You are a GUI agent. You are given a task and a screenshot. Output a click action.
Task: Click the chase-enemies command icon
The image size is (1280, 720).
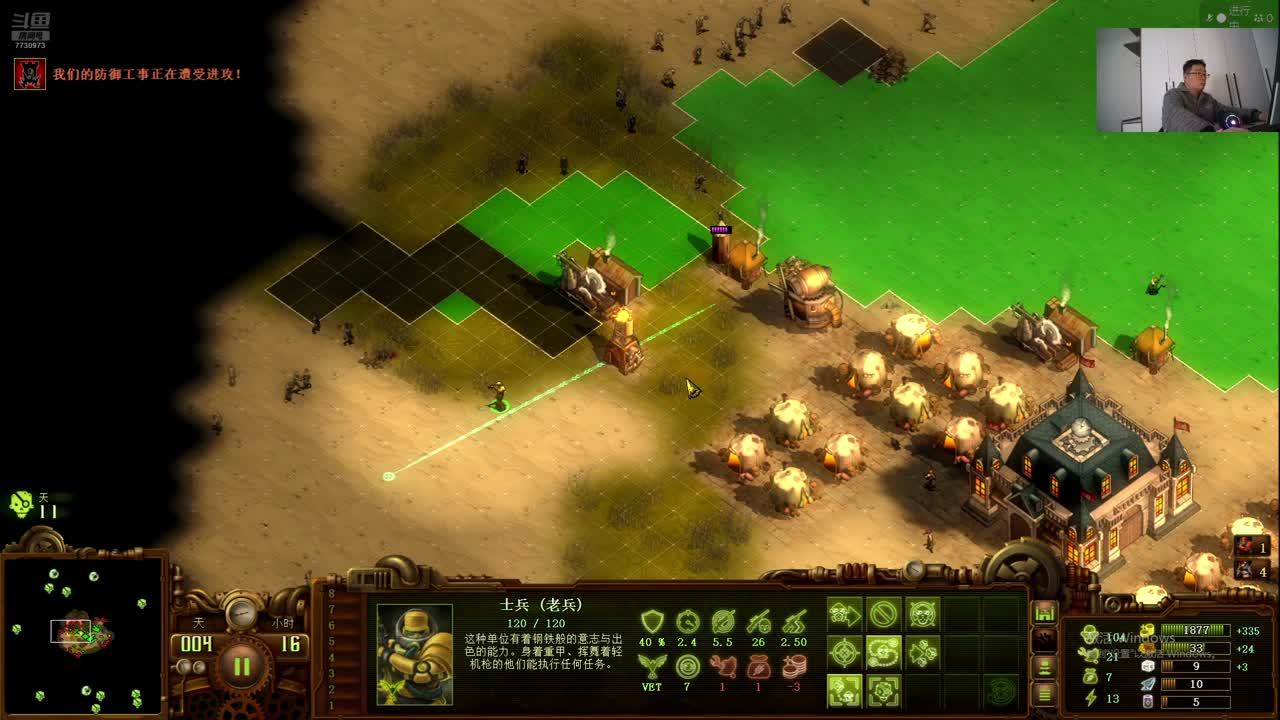(x=921, y=652)
